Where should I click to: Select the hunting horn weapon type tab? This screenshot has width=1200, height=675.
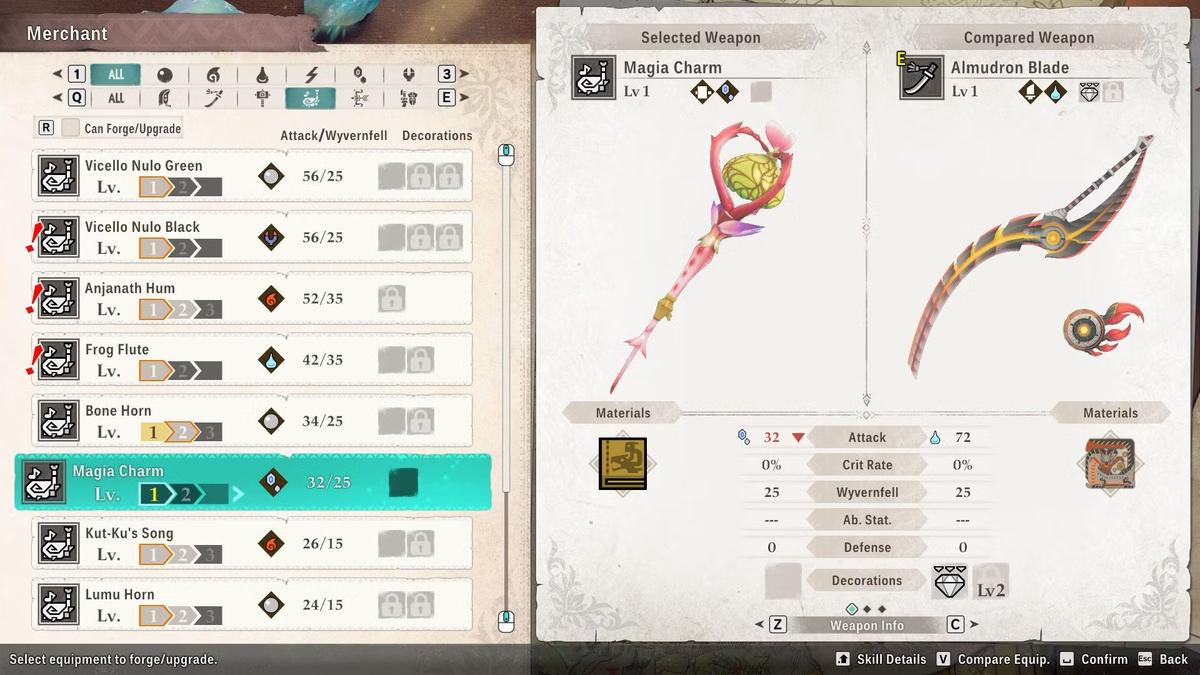[311, 98]
